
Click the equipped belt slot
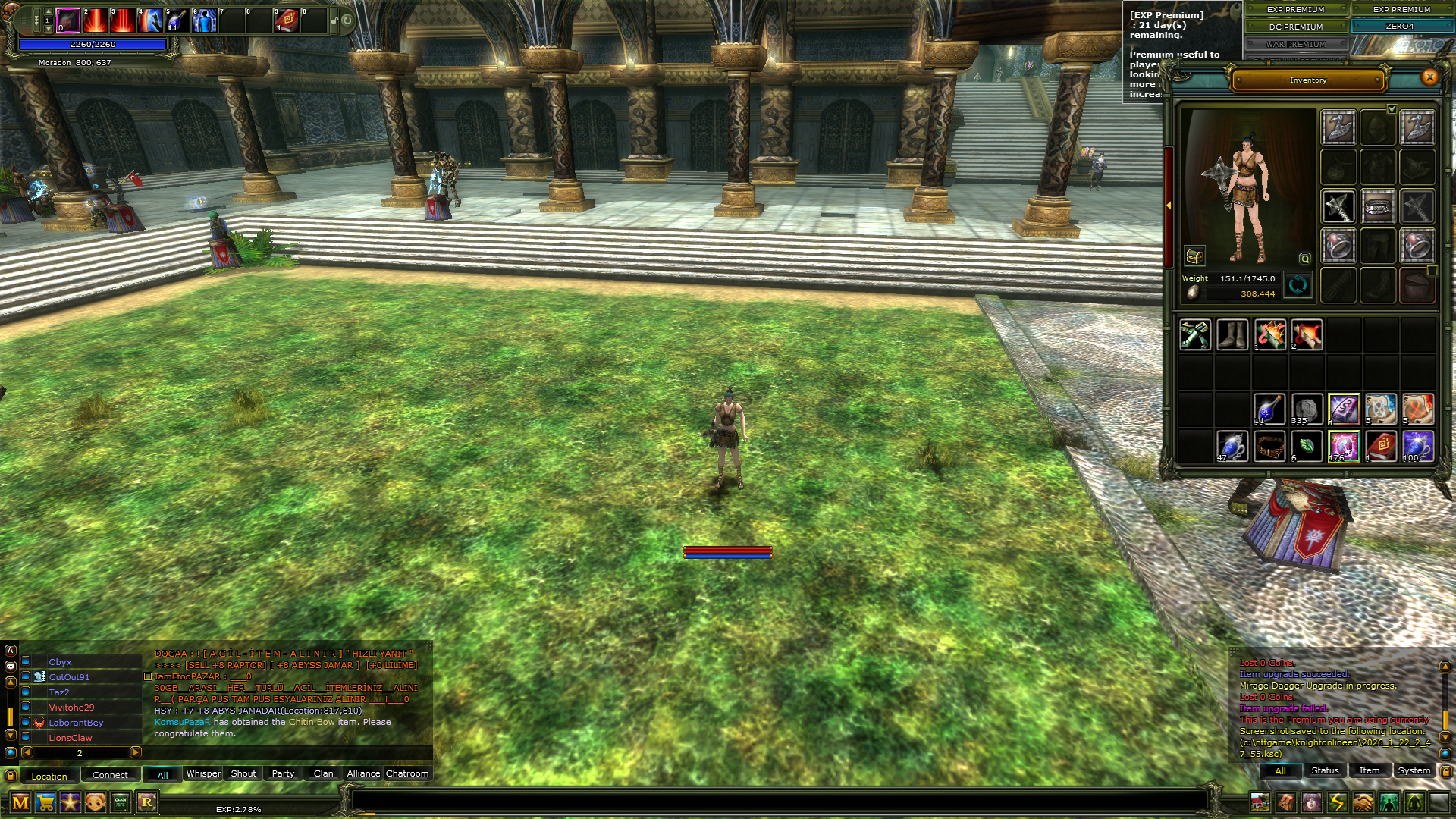[1378, 207]
